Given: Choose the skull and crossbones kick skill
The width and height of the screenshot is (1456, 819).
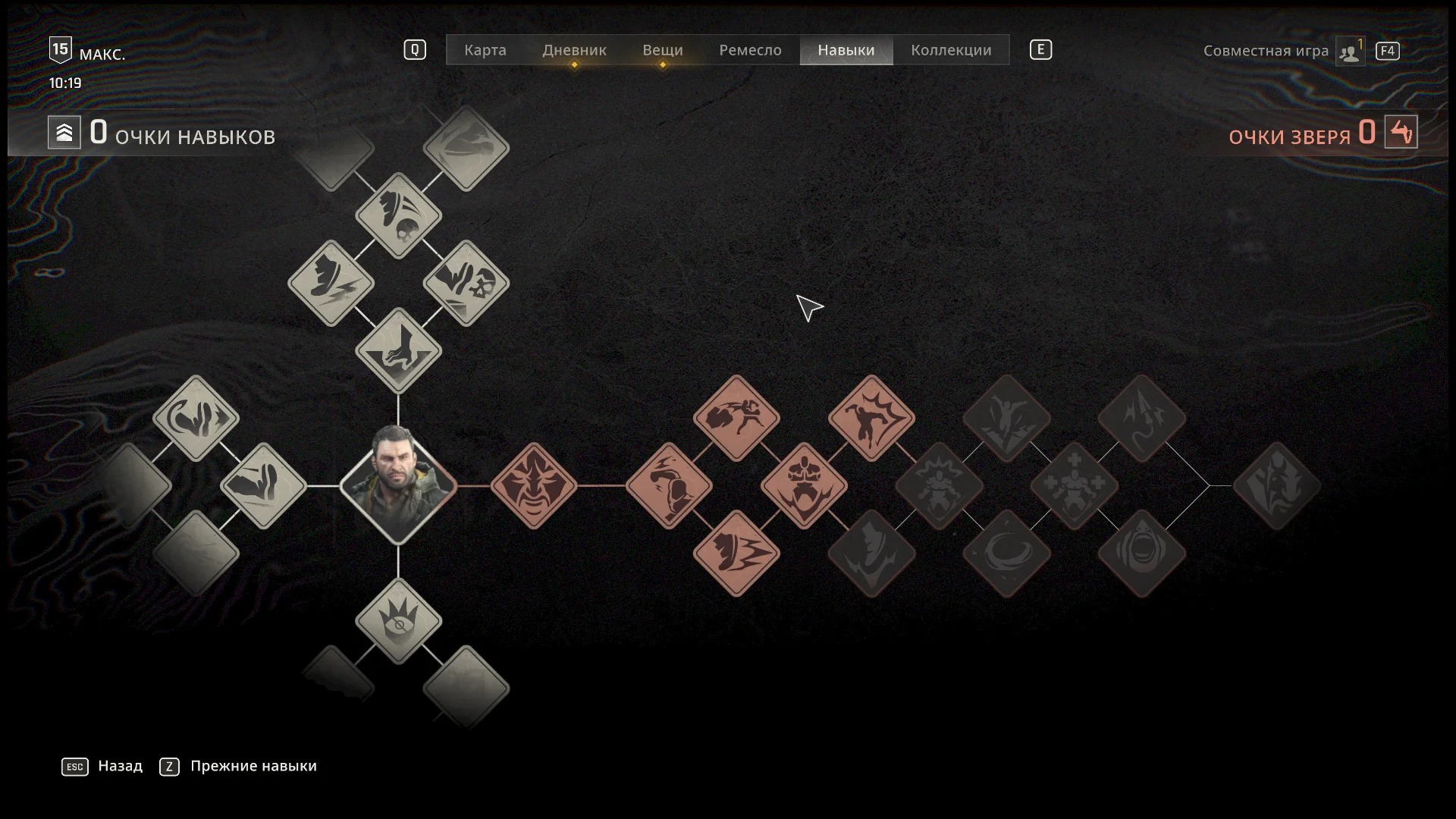Looking at the screenshot, I should [466, 283].
